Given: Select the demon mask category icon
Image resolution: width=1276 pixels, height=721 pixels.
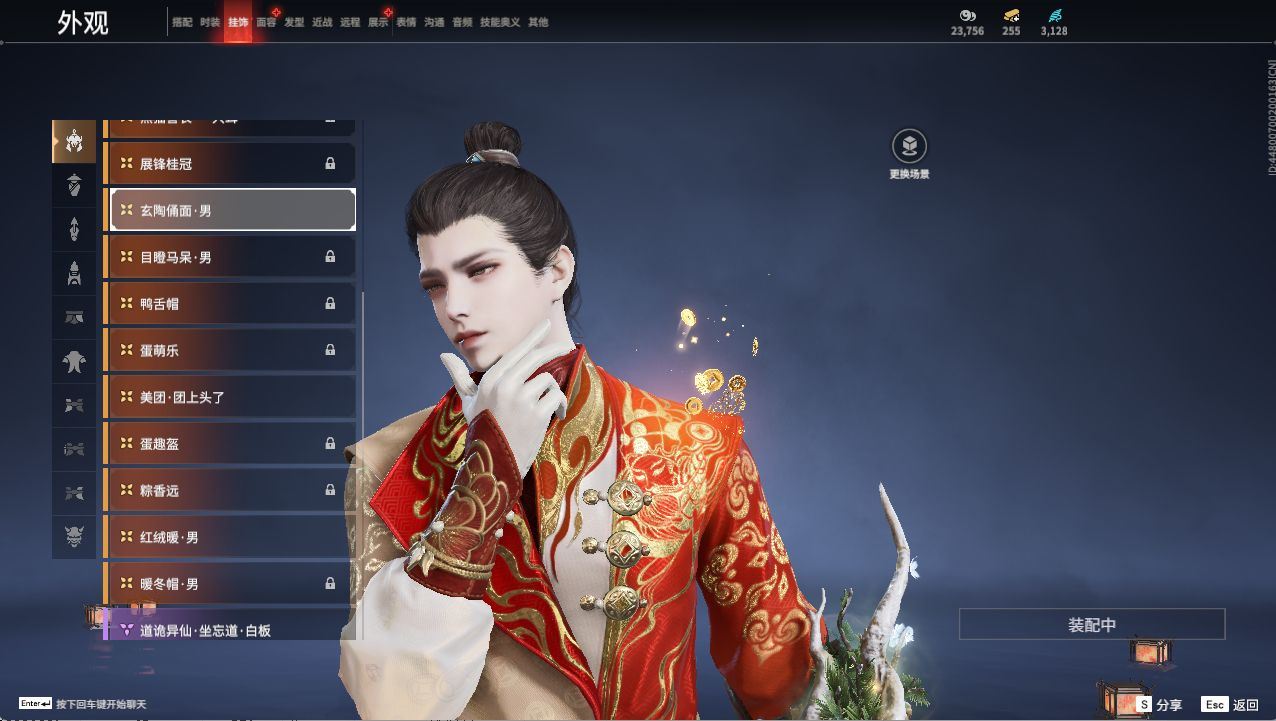Looking at the screenshot, I should tap(74, 537).
